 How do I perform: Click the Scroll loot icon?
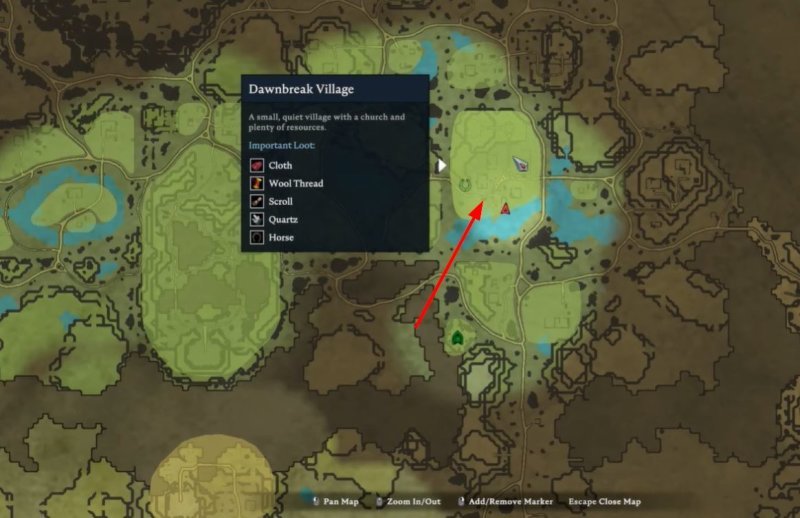(x=257, y=201)
